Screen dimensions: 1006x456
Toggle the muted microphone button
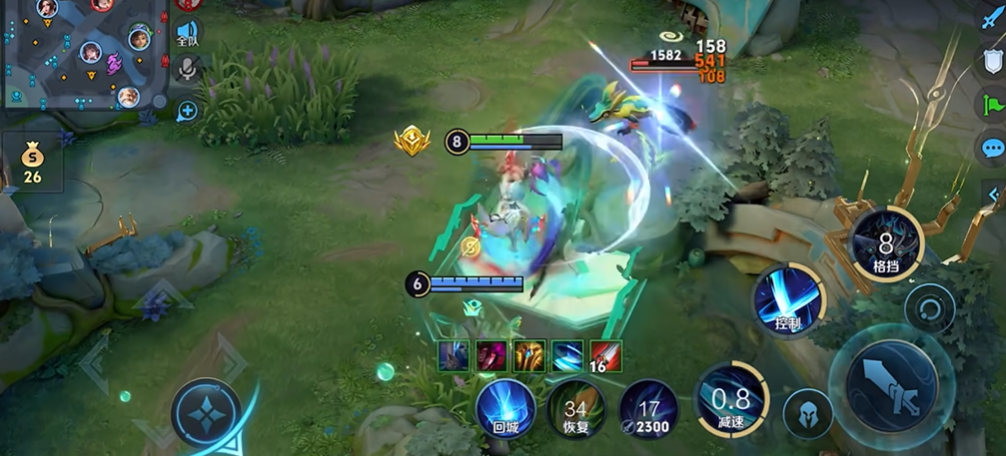(187, 69)
